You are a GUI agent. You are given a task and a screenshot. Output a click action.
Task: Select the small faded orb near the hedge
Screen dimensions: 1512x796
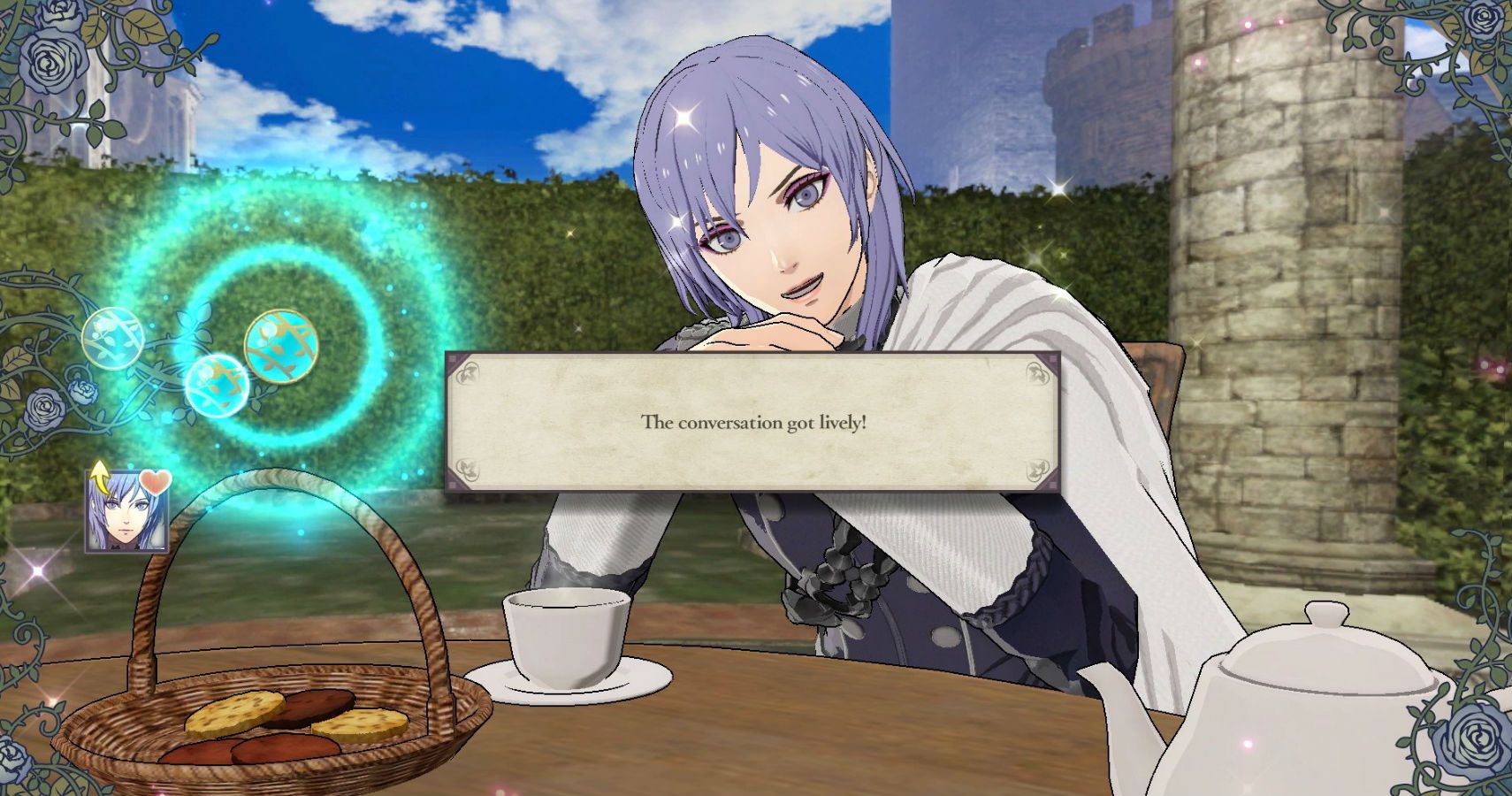111,336
